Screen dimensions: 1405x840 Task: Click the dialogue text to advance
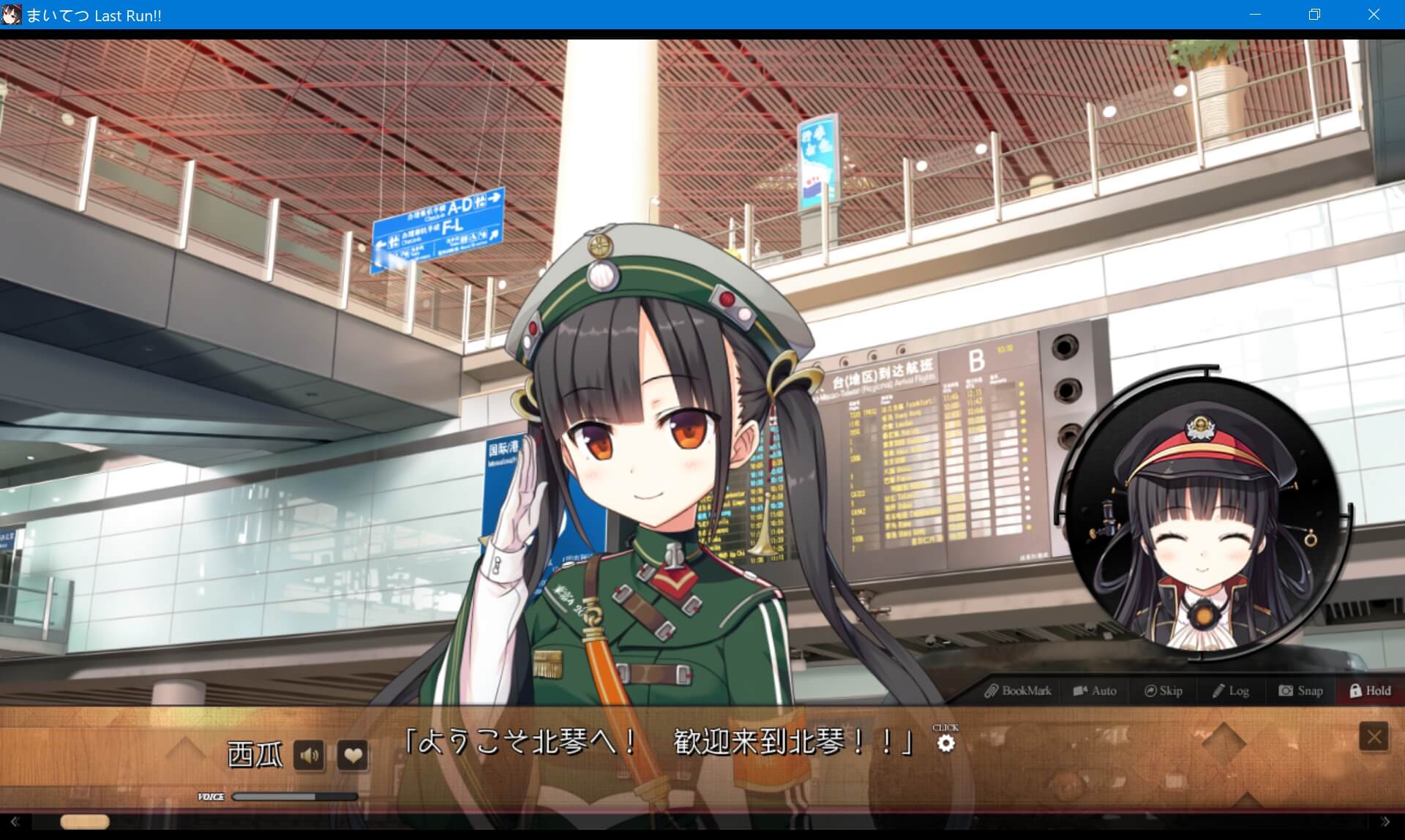[x=659, y=741]
